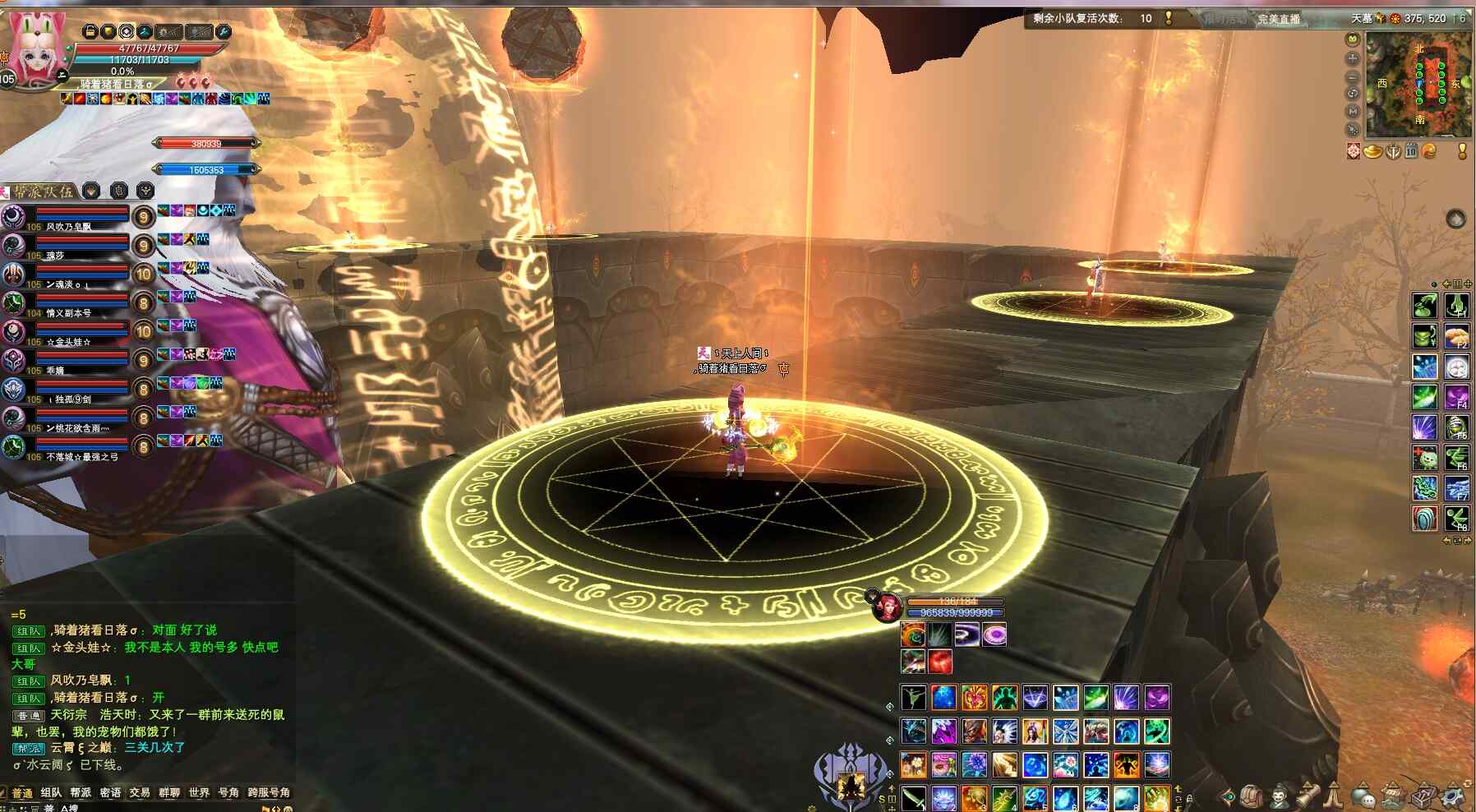The width and height of the screenshot is (1476, 812).
Task: Select party member 风吹乃皂飘
Action: click(70, 226)
